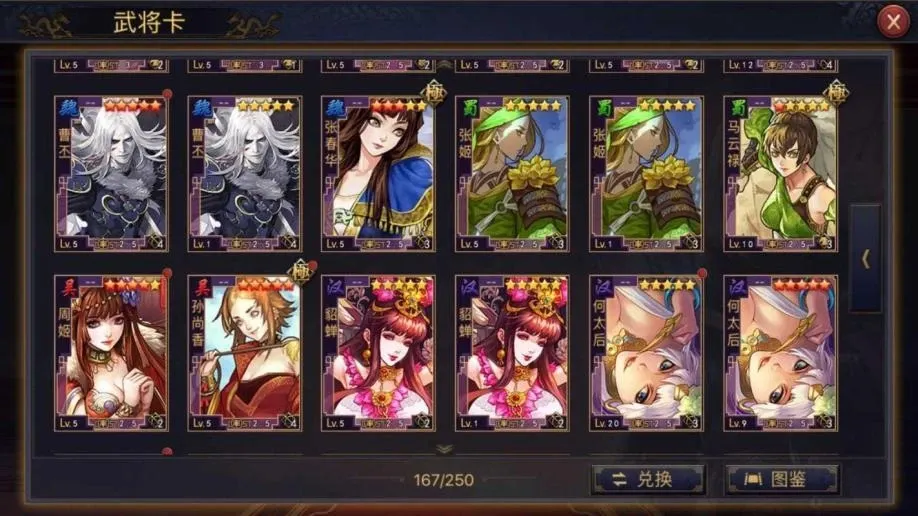
Task: Select the Lv.20 何太后 card
Action: point(646,353)
